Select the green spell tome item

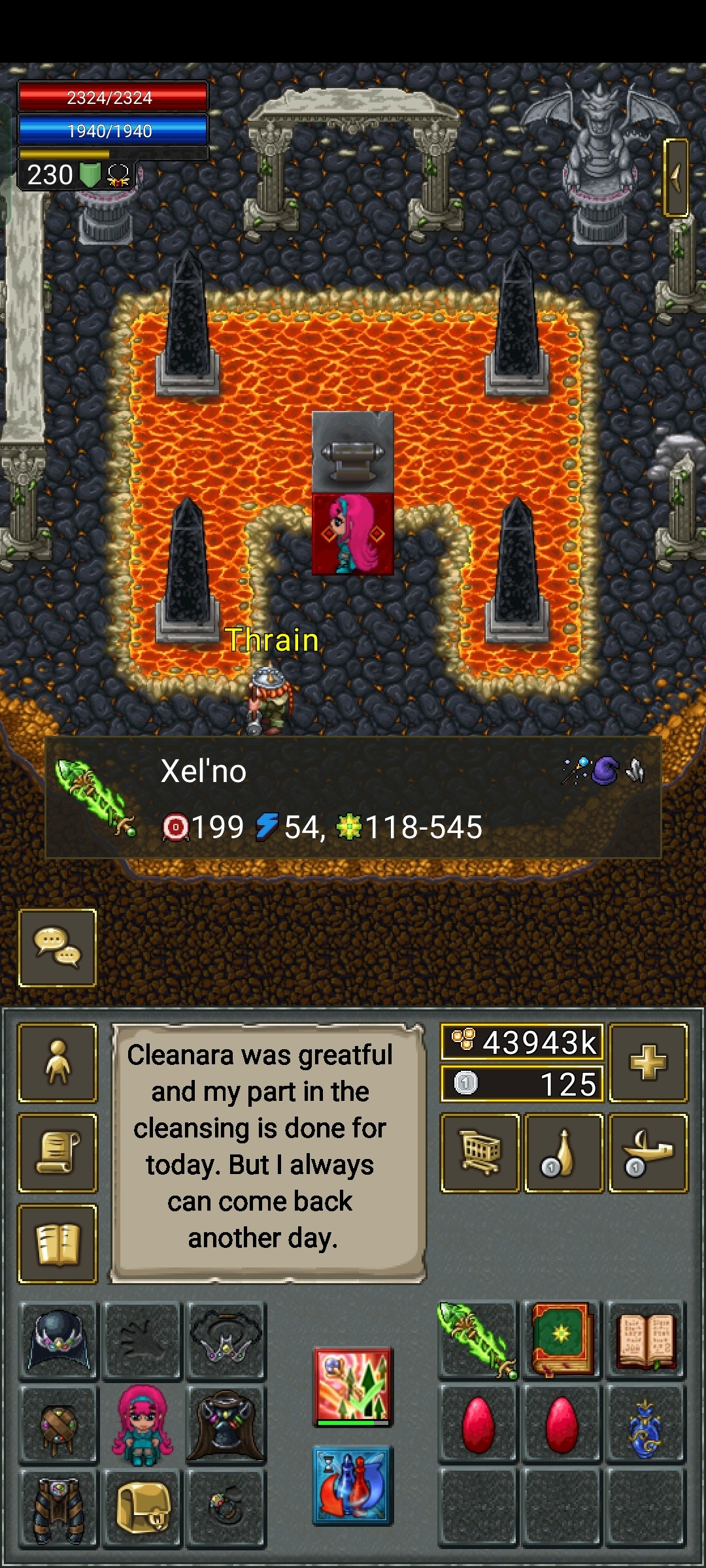[x=562, y=1341]
